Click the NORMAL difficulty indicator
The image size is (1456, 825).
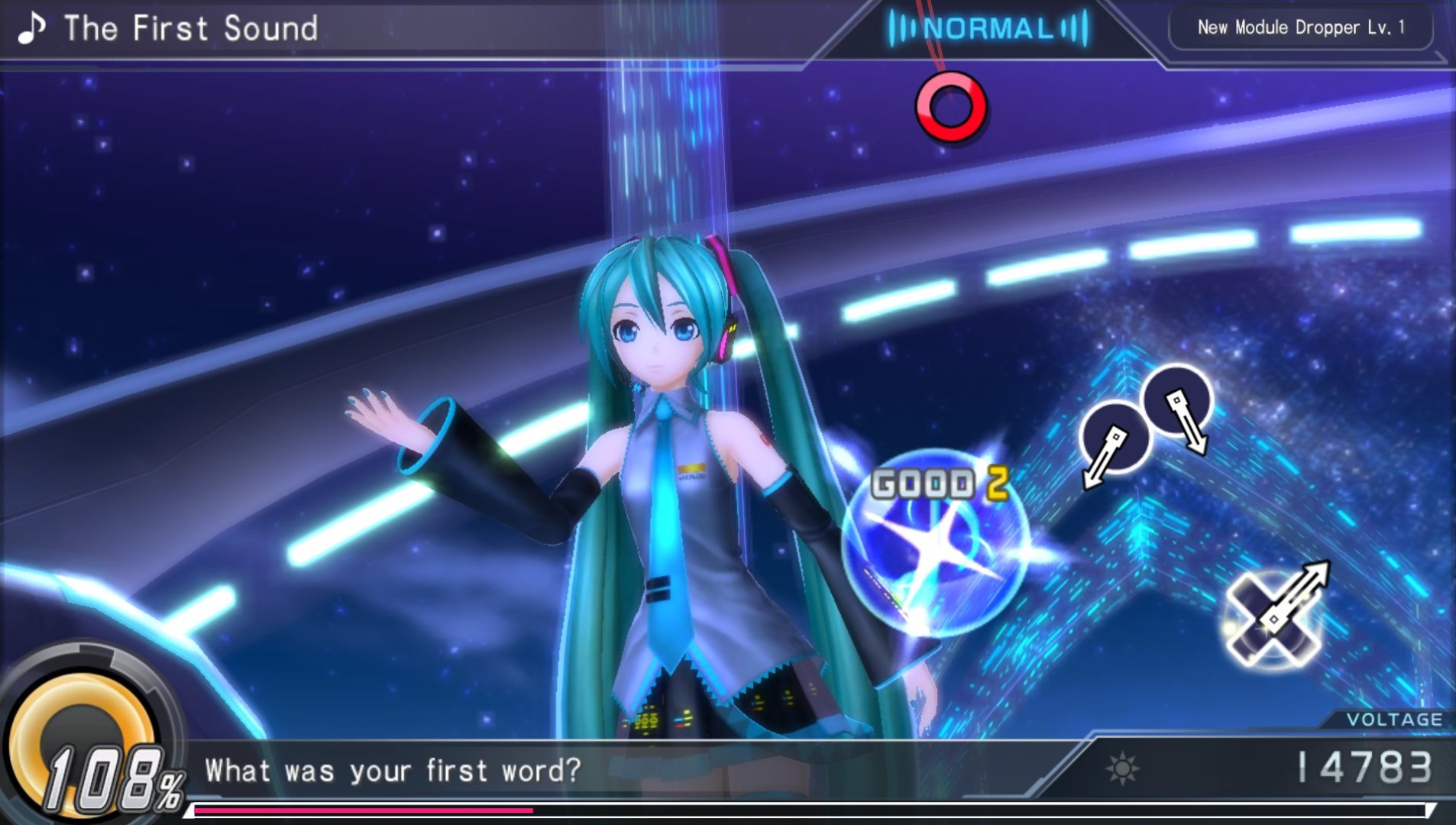988,29
